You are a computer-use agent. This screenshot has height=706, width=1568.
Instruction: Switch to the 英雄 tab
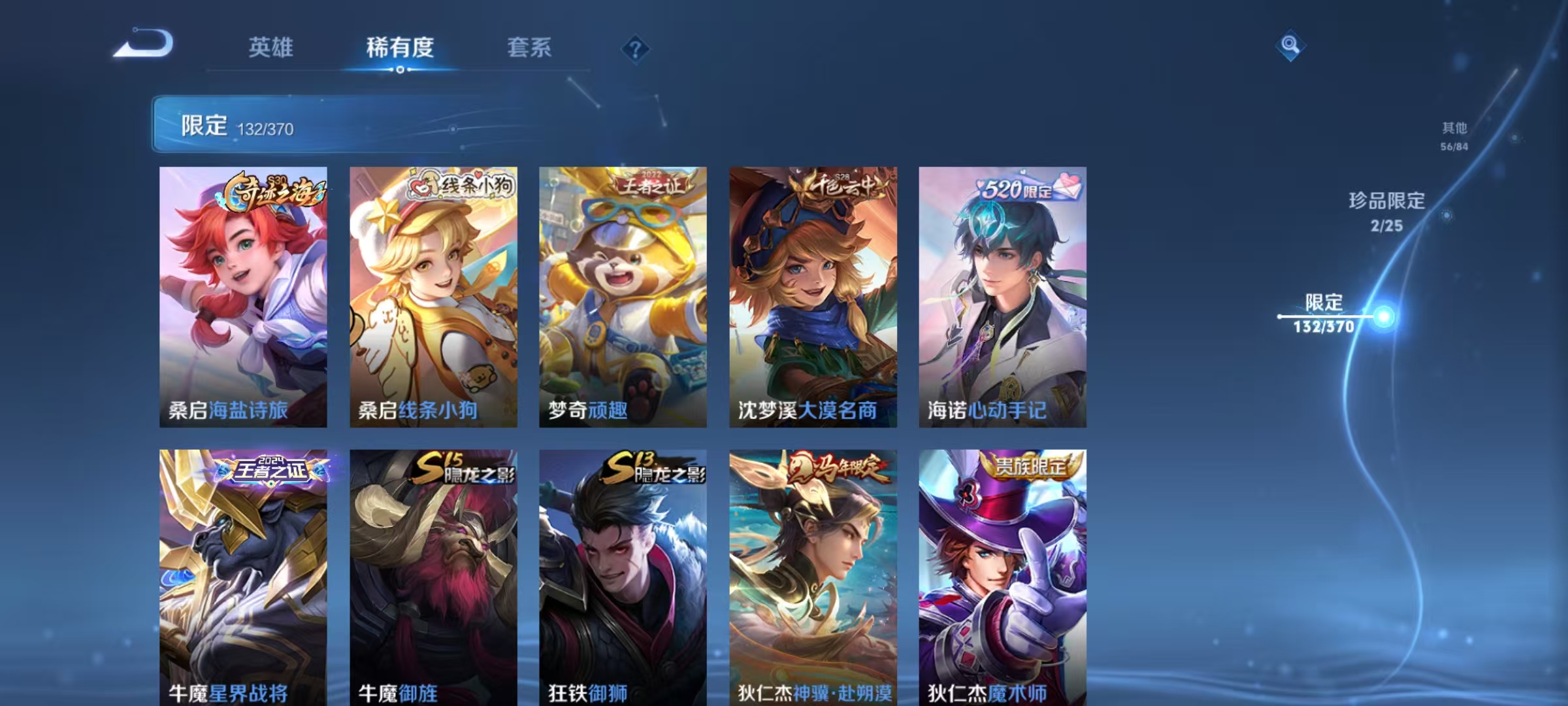[x=270, y=47]
